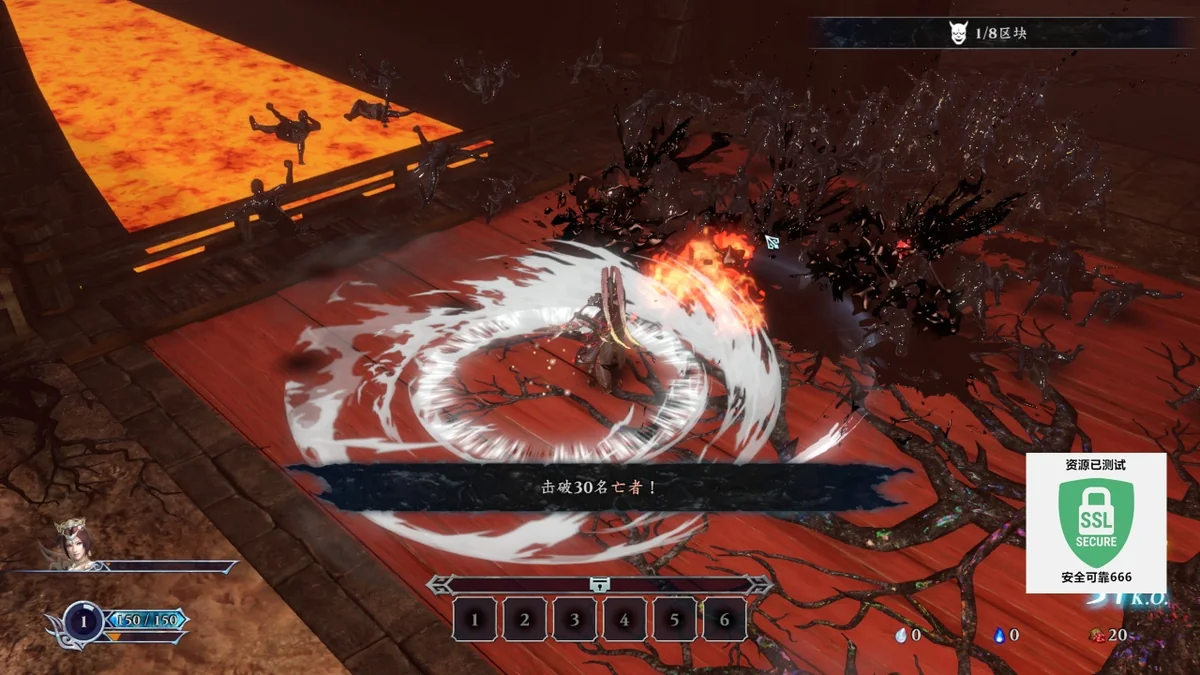Image resolution: width=1200 pixels, height=675 pixels.
Task: Click the green SSL Secure badge
Action: [x=1096, y=522]
